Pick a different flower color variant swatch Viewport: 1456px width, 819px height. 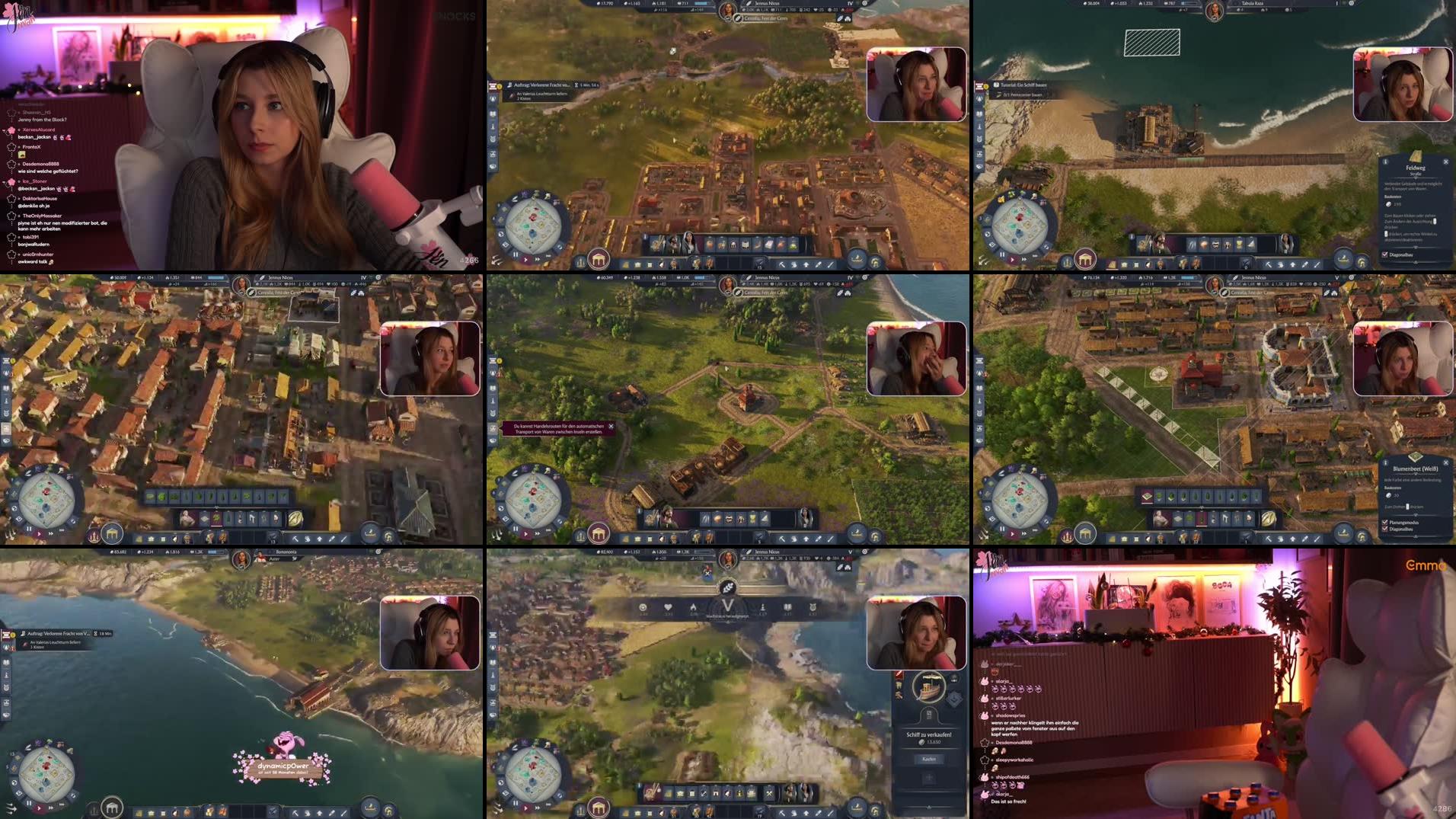pos(1158,497)
